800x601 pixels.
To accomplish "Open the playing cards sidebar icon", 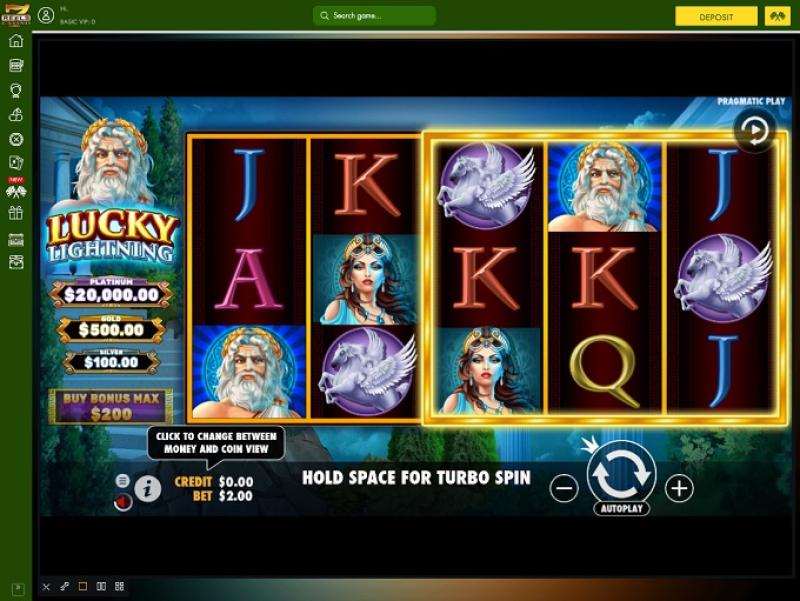I will tap(16, 163).
